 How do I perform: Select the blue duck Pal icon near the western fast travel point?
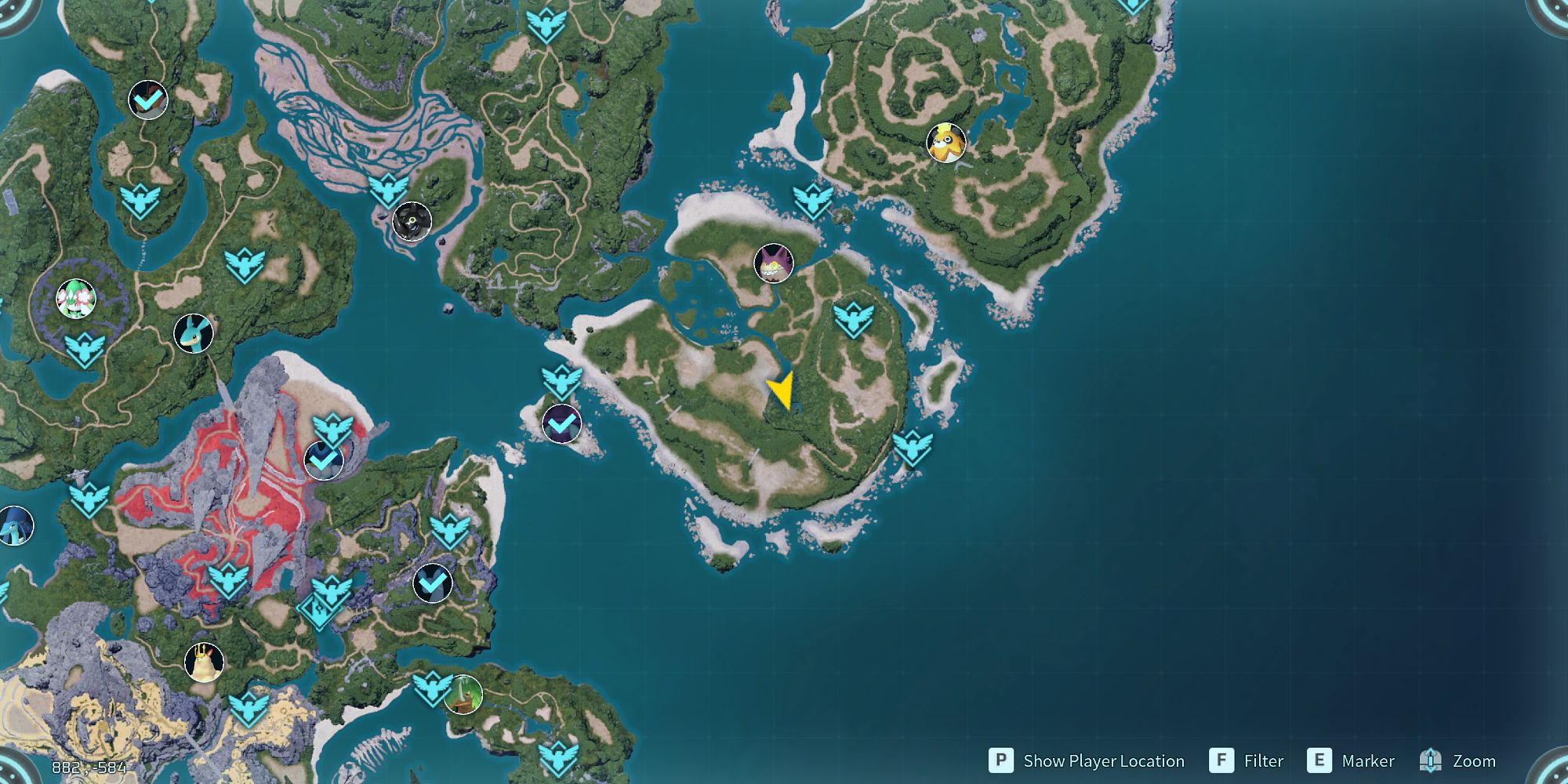[194, 332]
